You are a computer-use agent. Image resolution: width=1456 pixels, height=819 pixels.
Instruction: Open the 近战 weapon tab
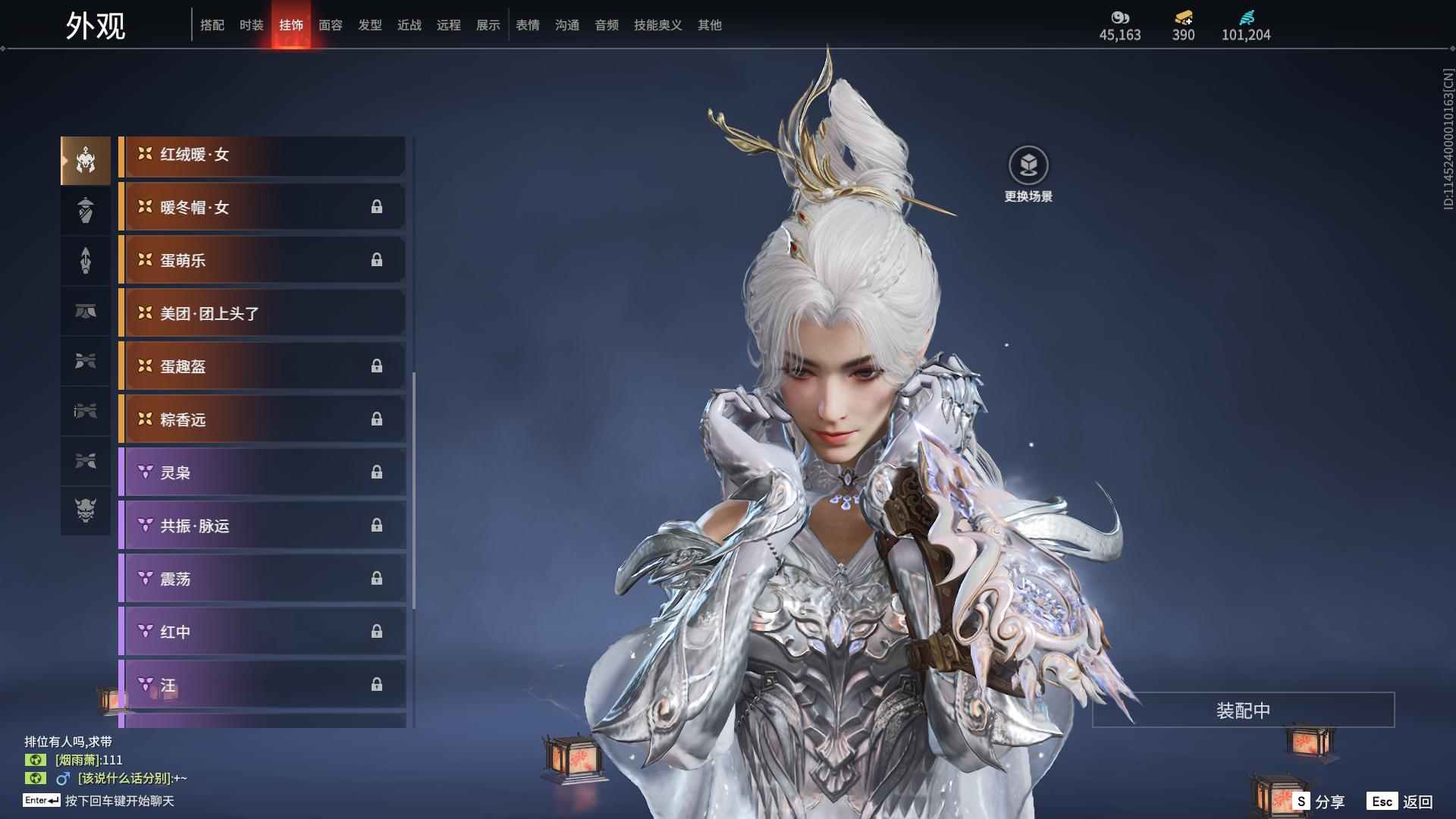[409, 25]
